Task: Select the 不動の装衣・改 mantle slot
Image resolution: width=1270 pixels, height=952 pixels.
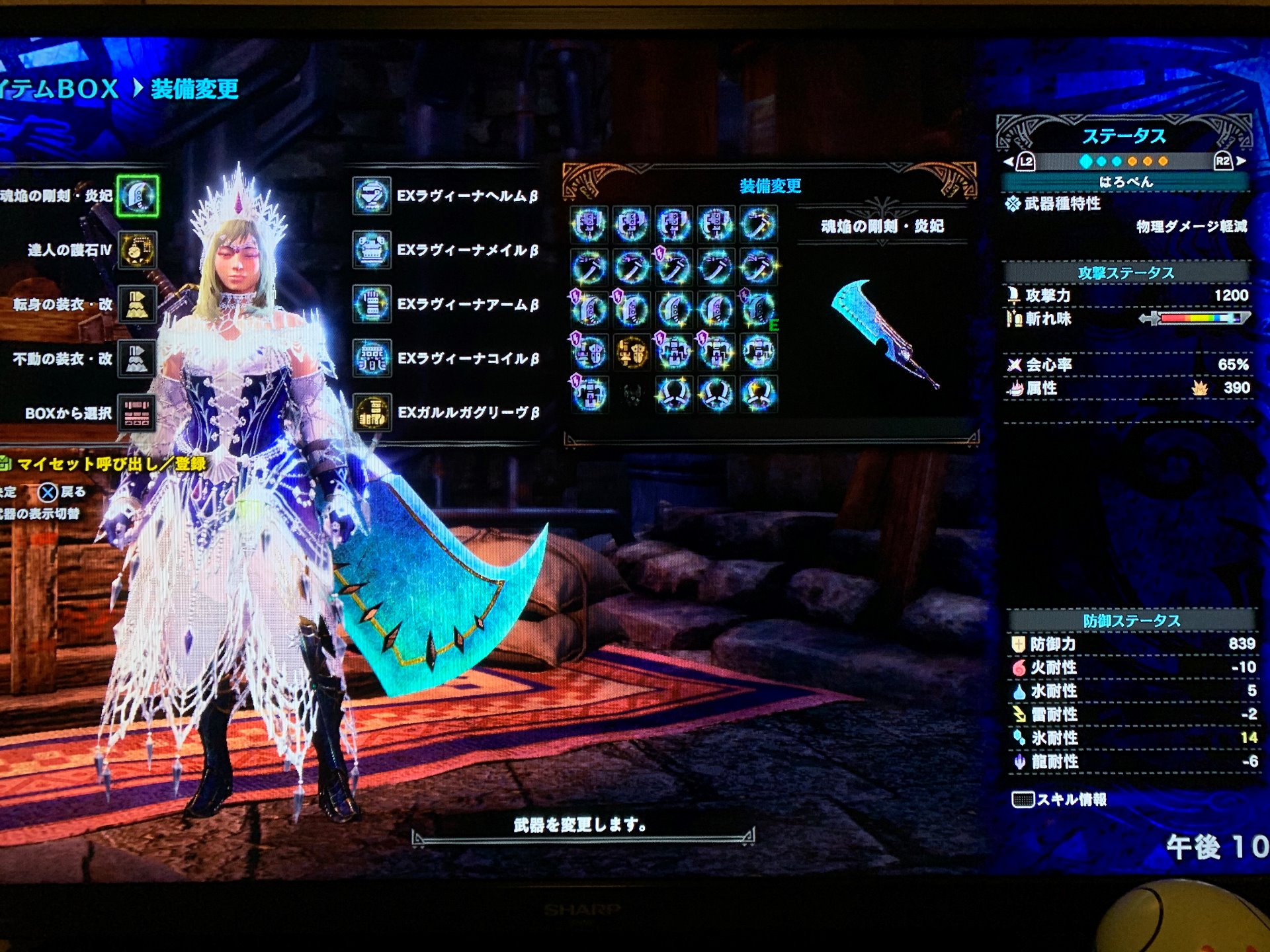Action: 138,359
